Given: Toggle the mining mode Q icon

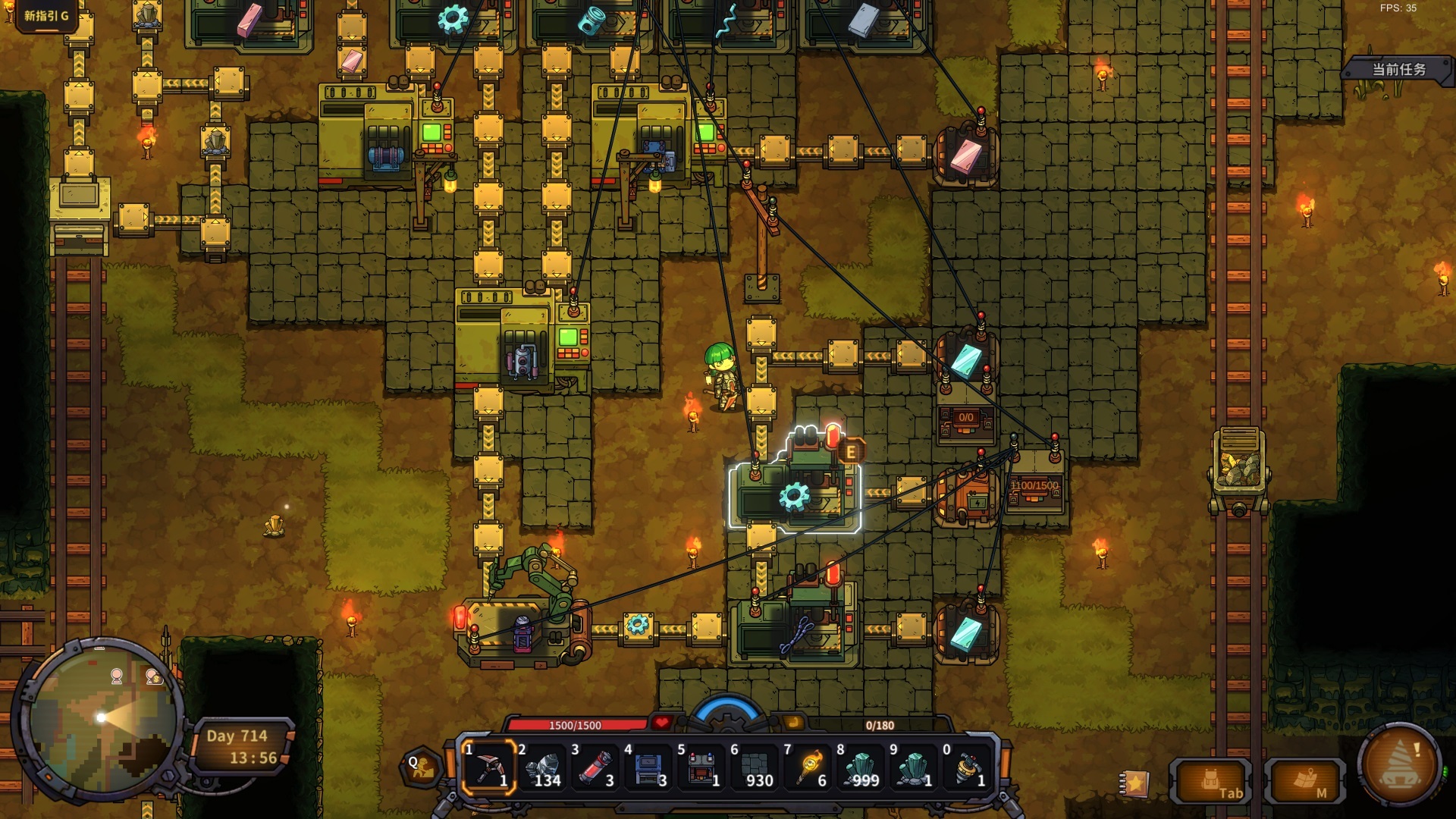Looking at the screenshot, I should (x=422, y=767).
